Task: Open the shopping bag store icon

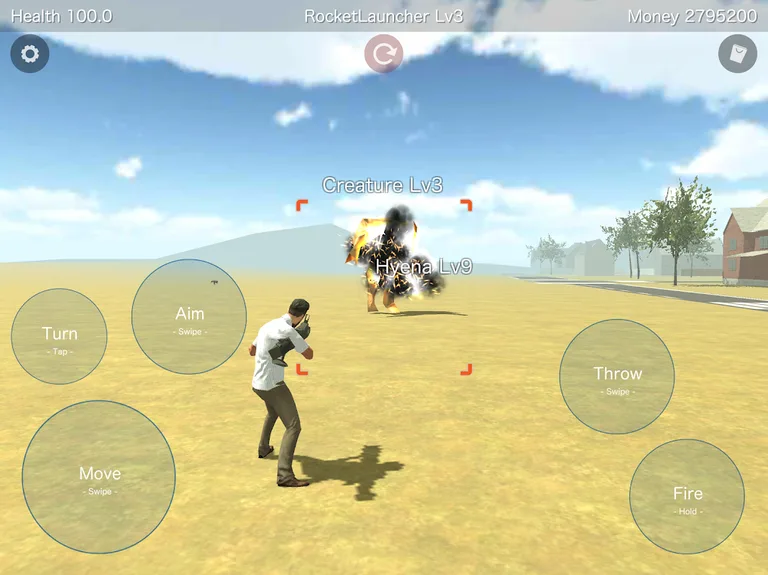Action: 737,54
